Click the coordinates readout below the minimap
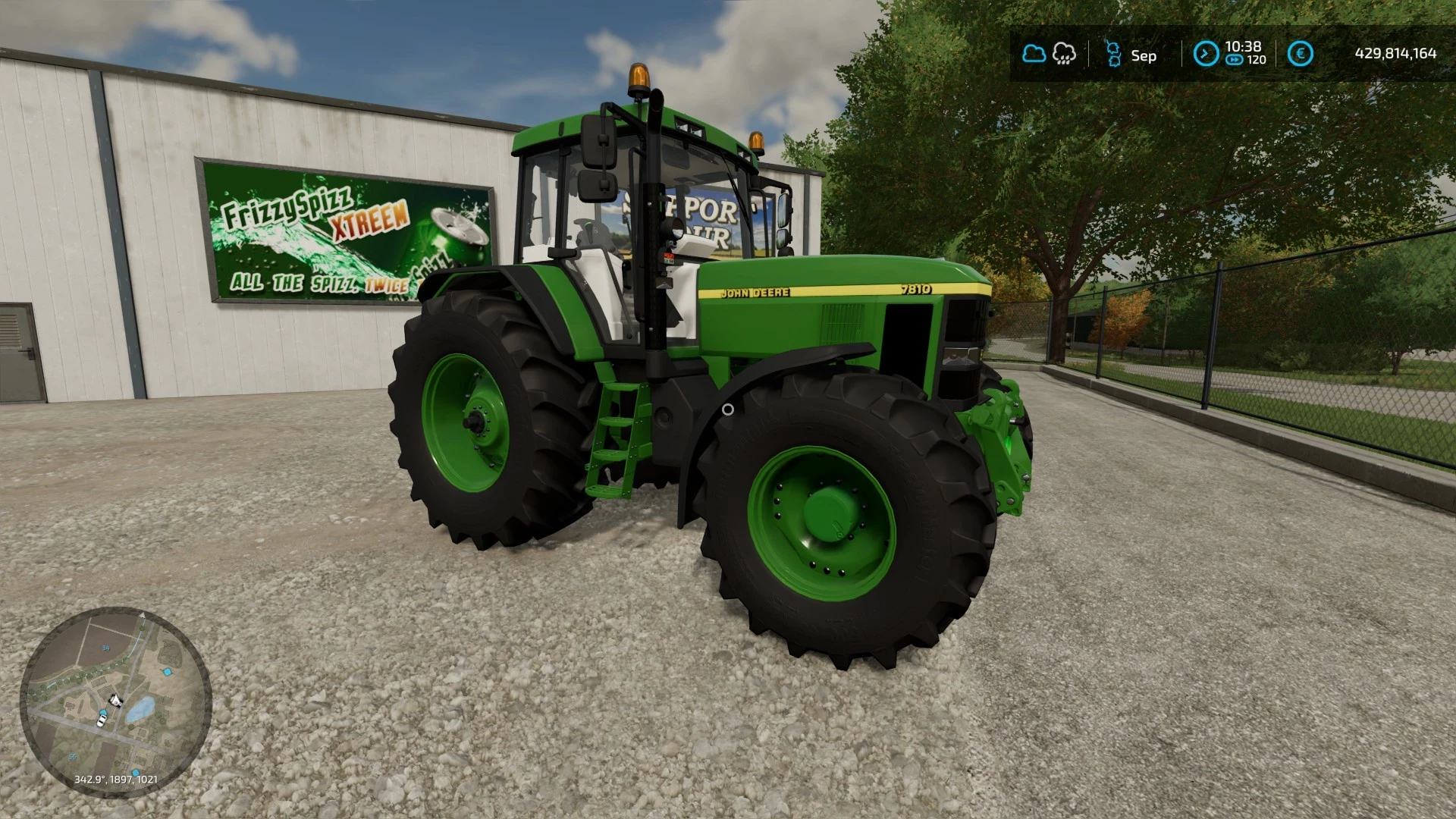The height and width of the screenshot is (819, 1456). click(x=116, y=780)
